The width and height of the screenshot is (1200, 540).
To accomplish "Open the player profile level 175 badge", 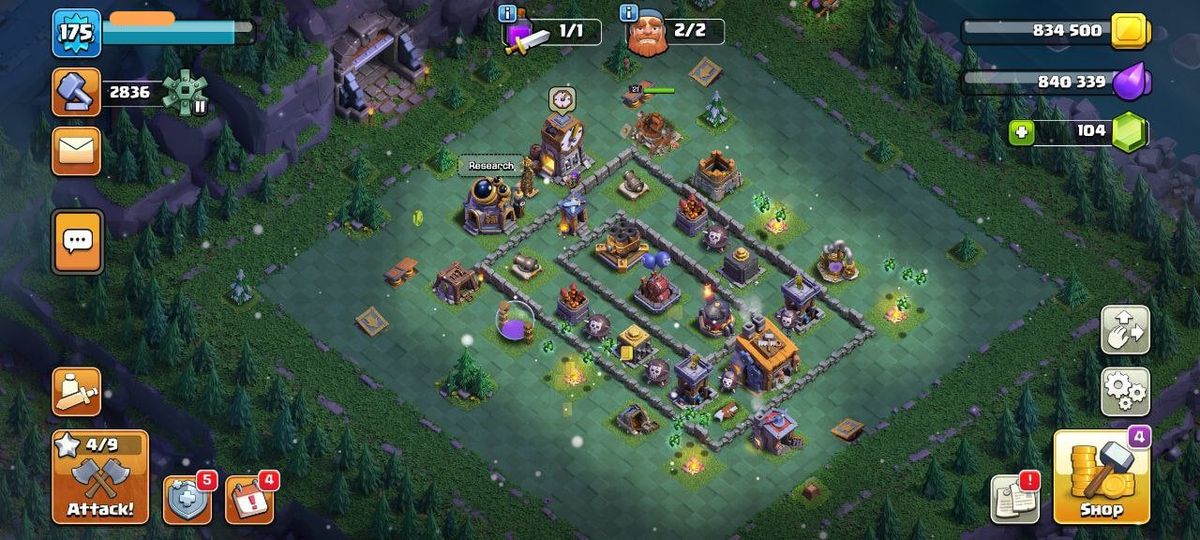I will (x=76, y=33).
